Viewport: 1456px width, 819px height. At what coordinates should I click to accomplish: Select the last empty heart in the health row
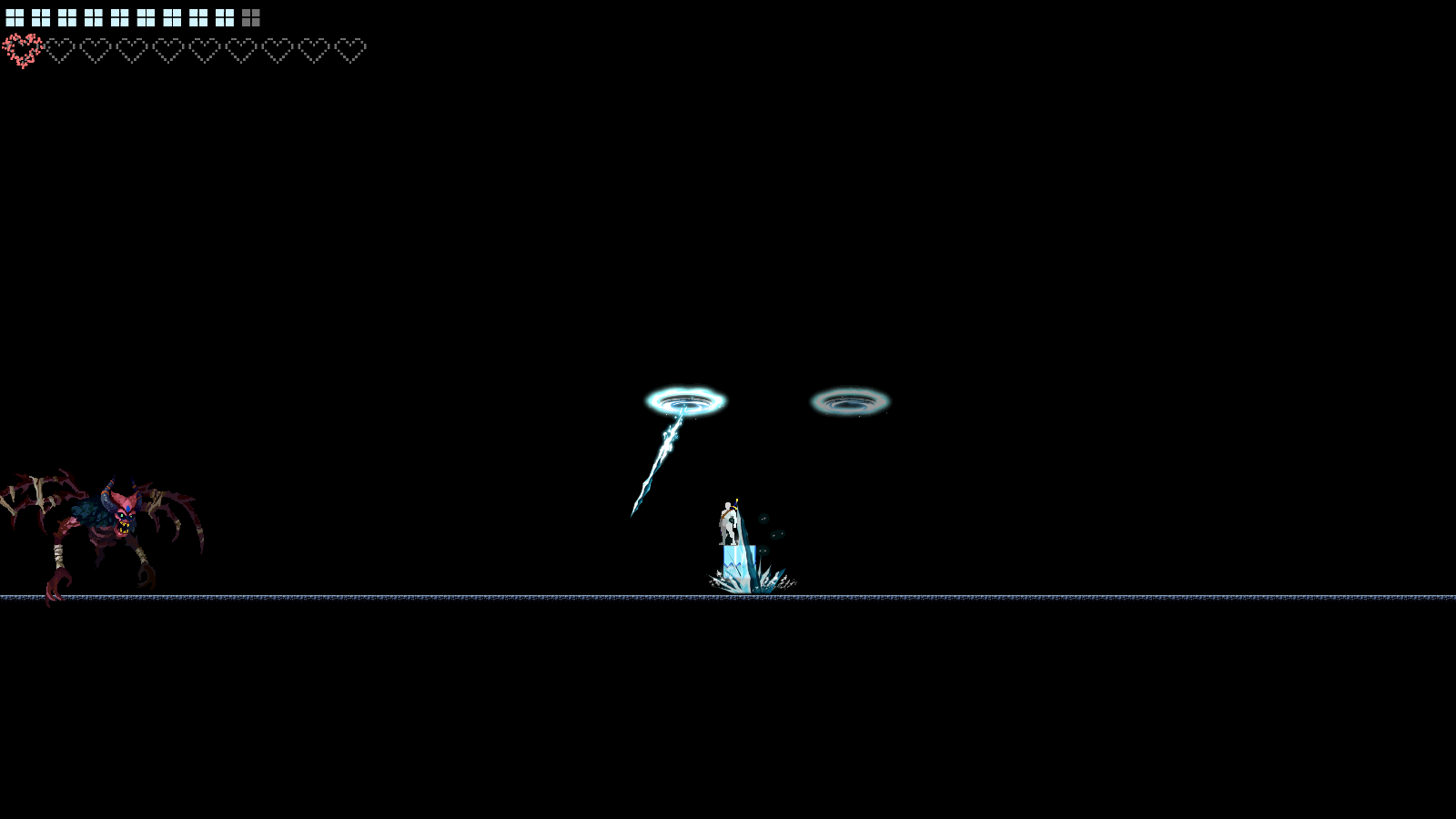(350, 52)
